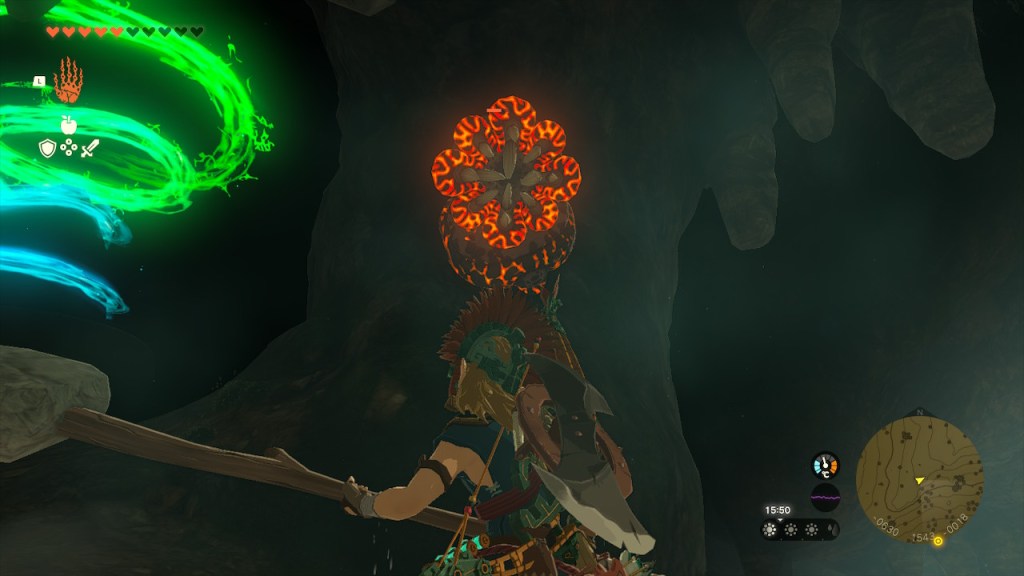
Task: Choose the shield quick-select icon
Action: [46, 149]
